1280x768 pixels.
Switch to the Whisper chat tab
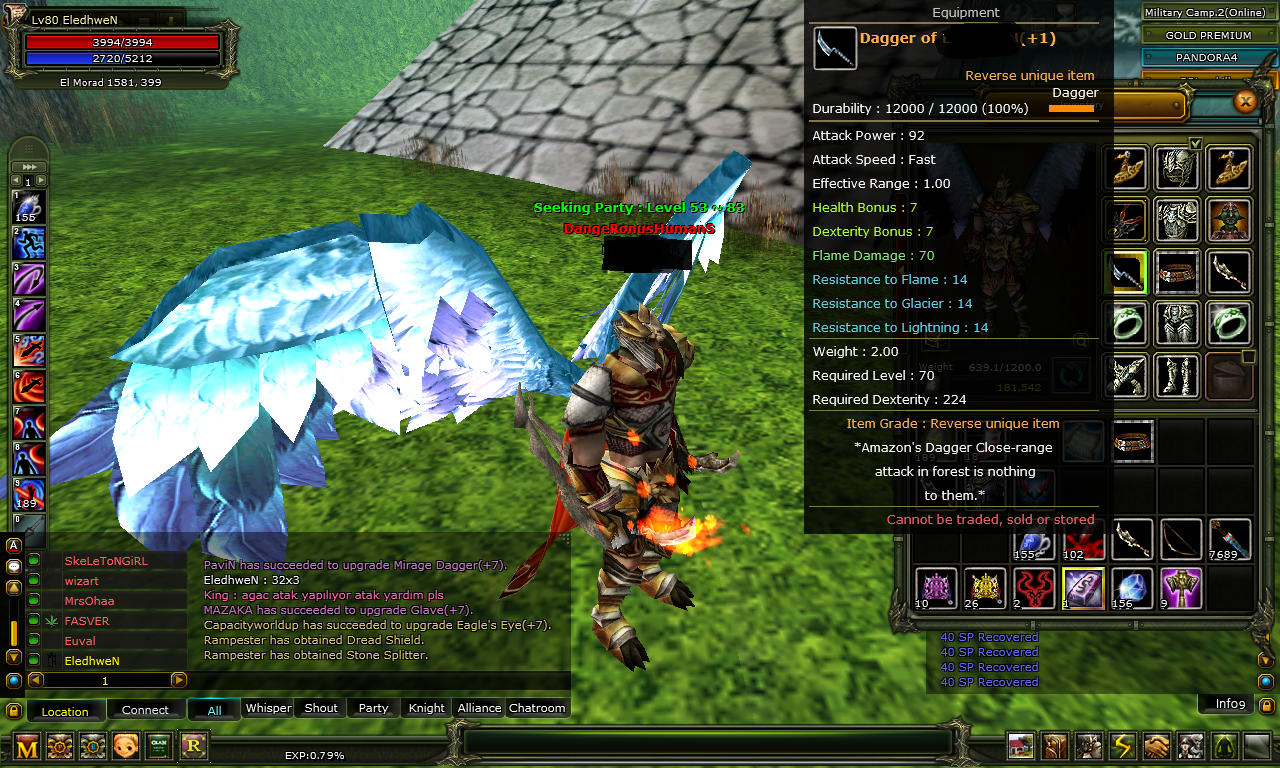tap(268, 708)
